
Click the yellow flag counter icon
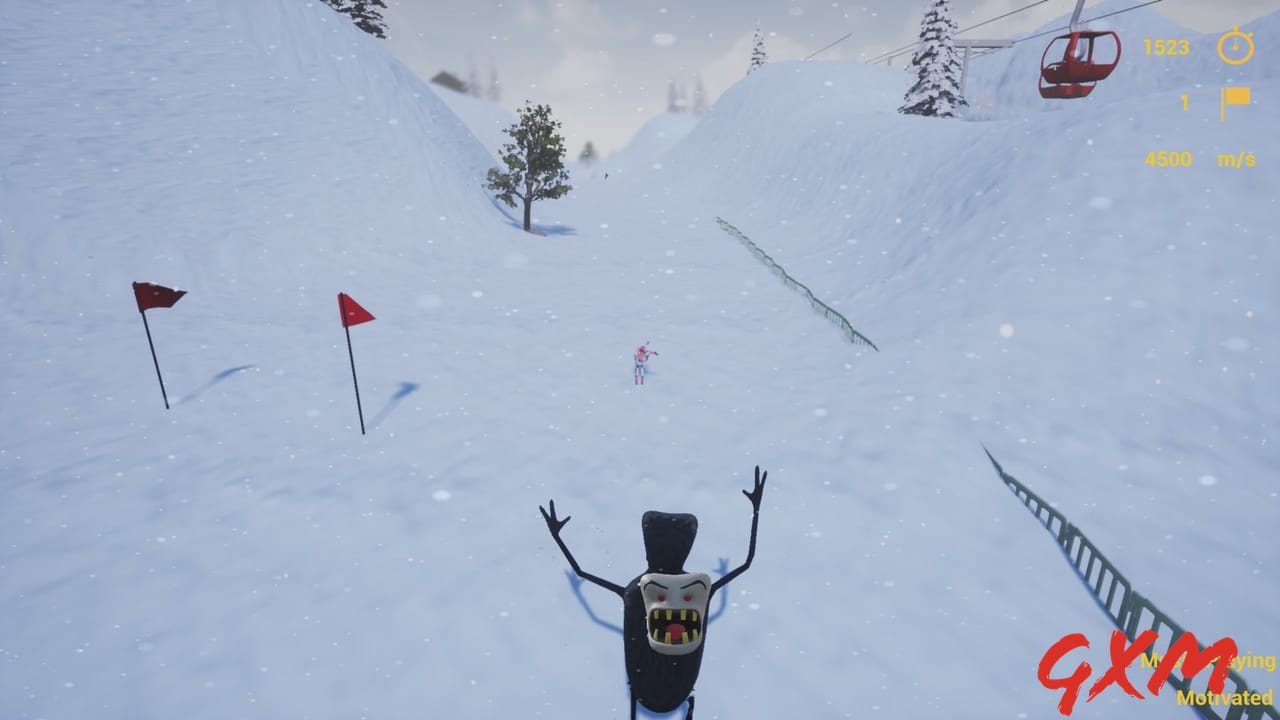(1235, 100)
